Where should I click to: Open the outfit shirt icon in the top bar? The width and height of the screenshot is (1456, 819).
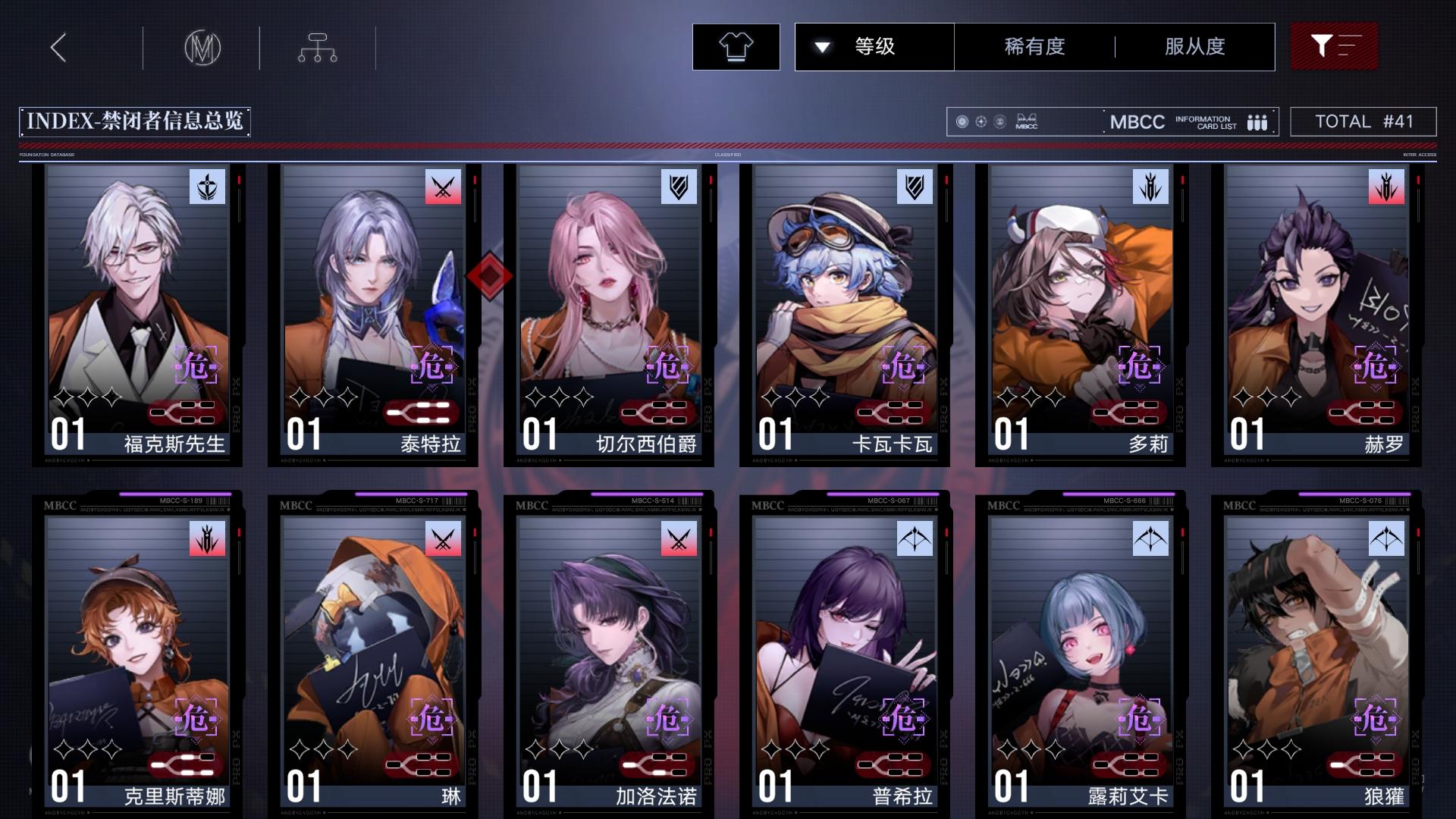(735, 46)
